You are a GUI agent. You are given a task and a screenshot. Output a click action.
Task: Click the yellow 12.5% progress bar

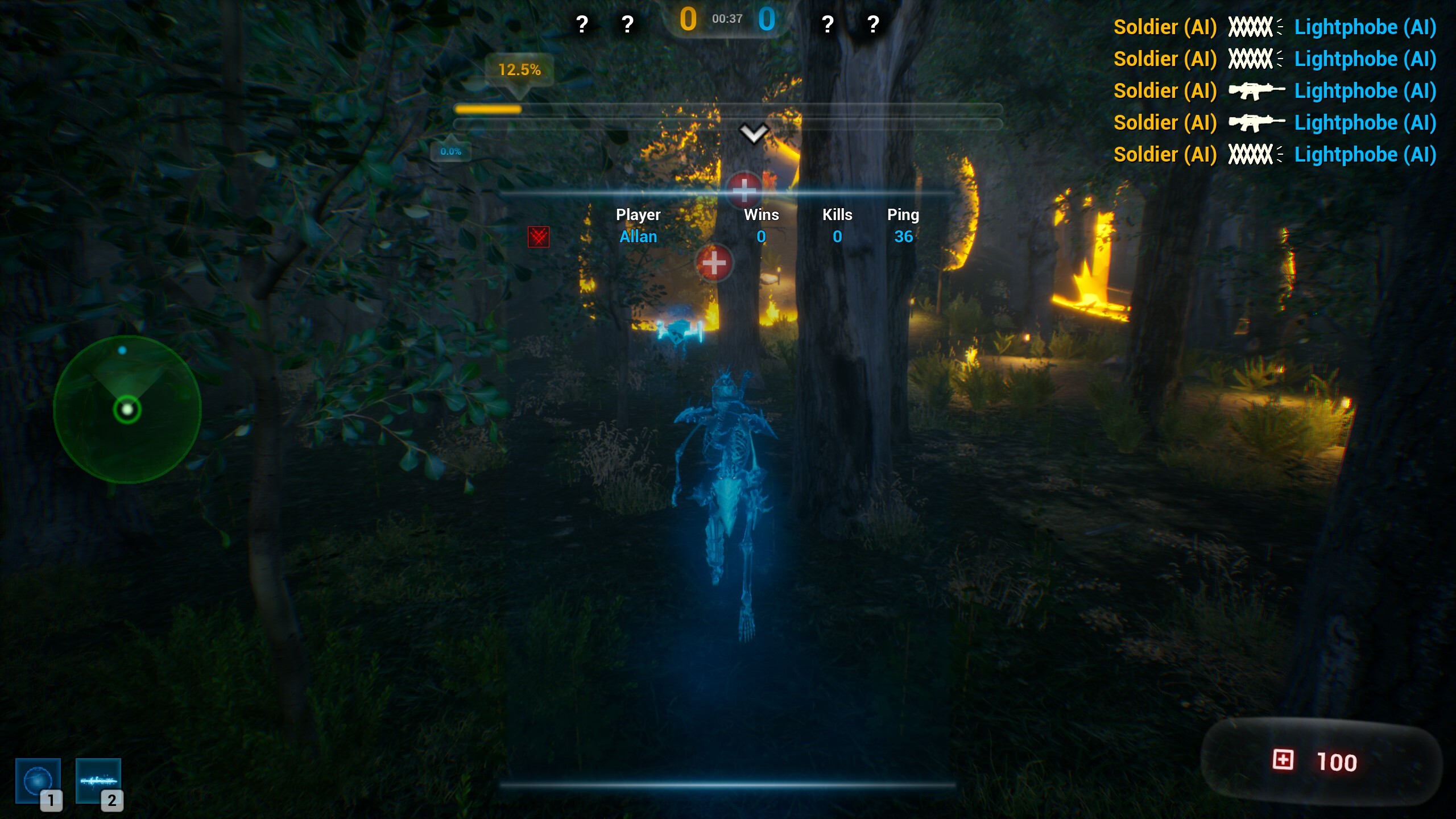[488, 108]
